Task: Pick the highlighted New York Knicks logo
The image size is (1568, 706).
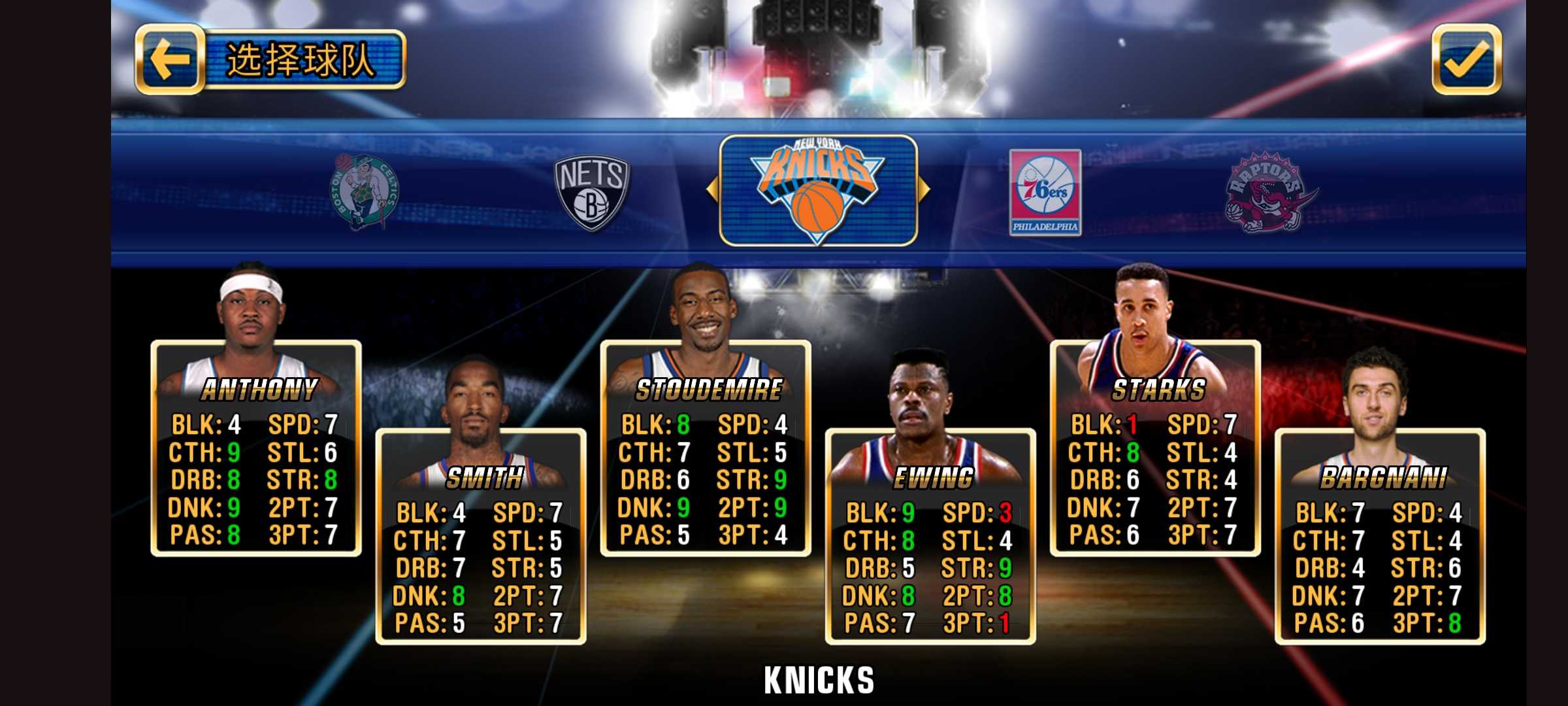Action: (x=818, y=191)
